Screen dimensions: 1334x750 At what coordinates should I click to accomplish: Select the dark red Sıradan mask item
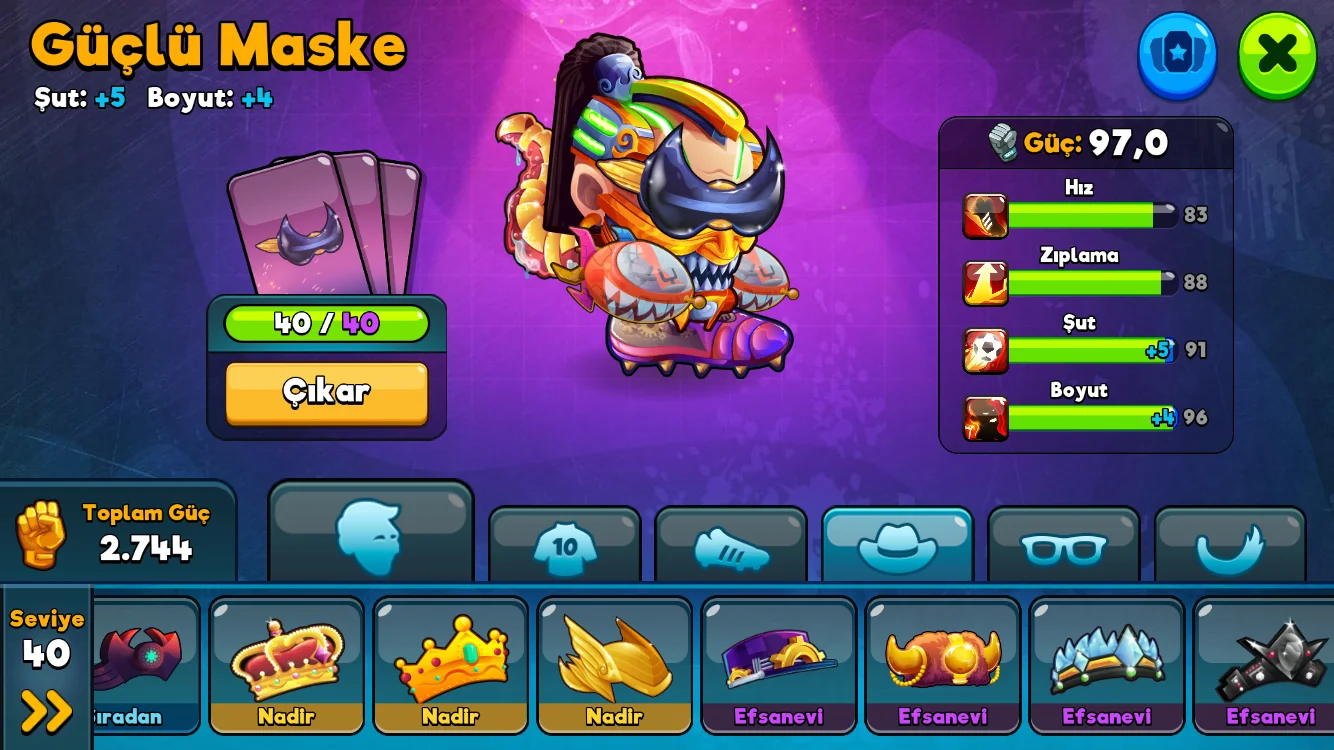point(143,664)
